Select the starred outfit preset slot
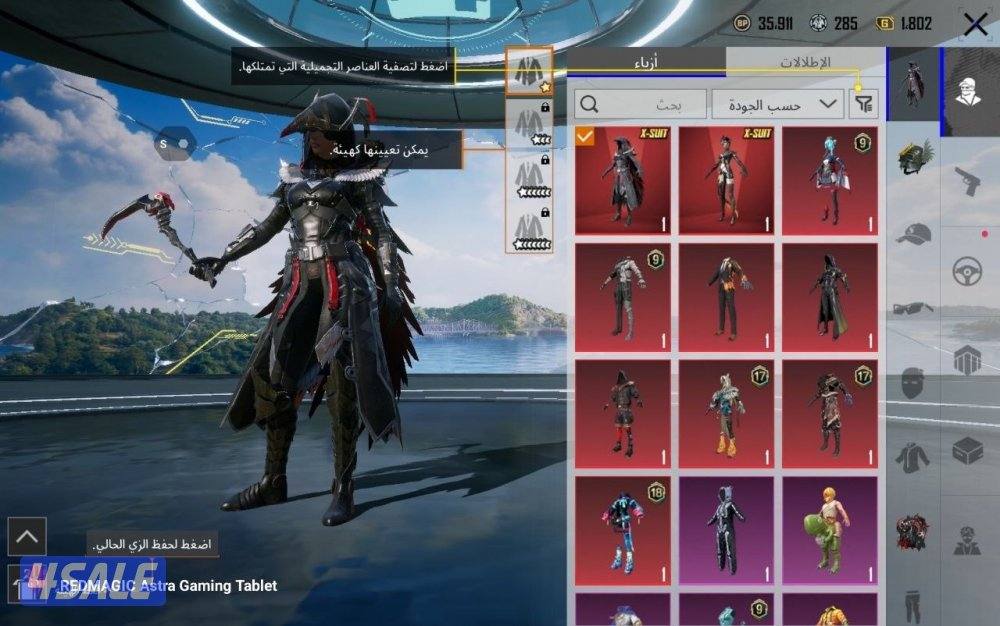The height and width of the screenshot is (626, 1000). coord(528,70)
